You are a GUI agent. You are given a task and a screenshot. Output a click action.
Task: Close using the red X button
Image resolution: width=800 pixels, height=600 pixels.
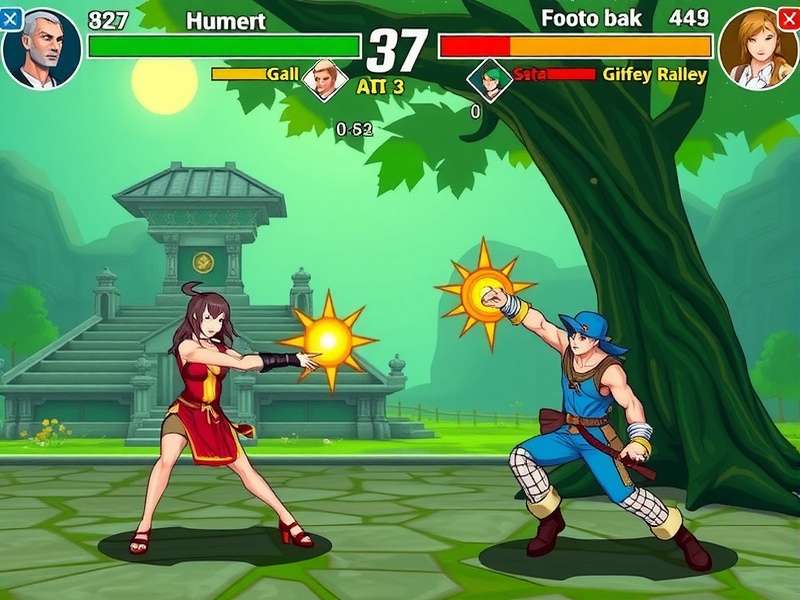788,19
